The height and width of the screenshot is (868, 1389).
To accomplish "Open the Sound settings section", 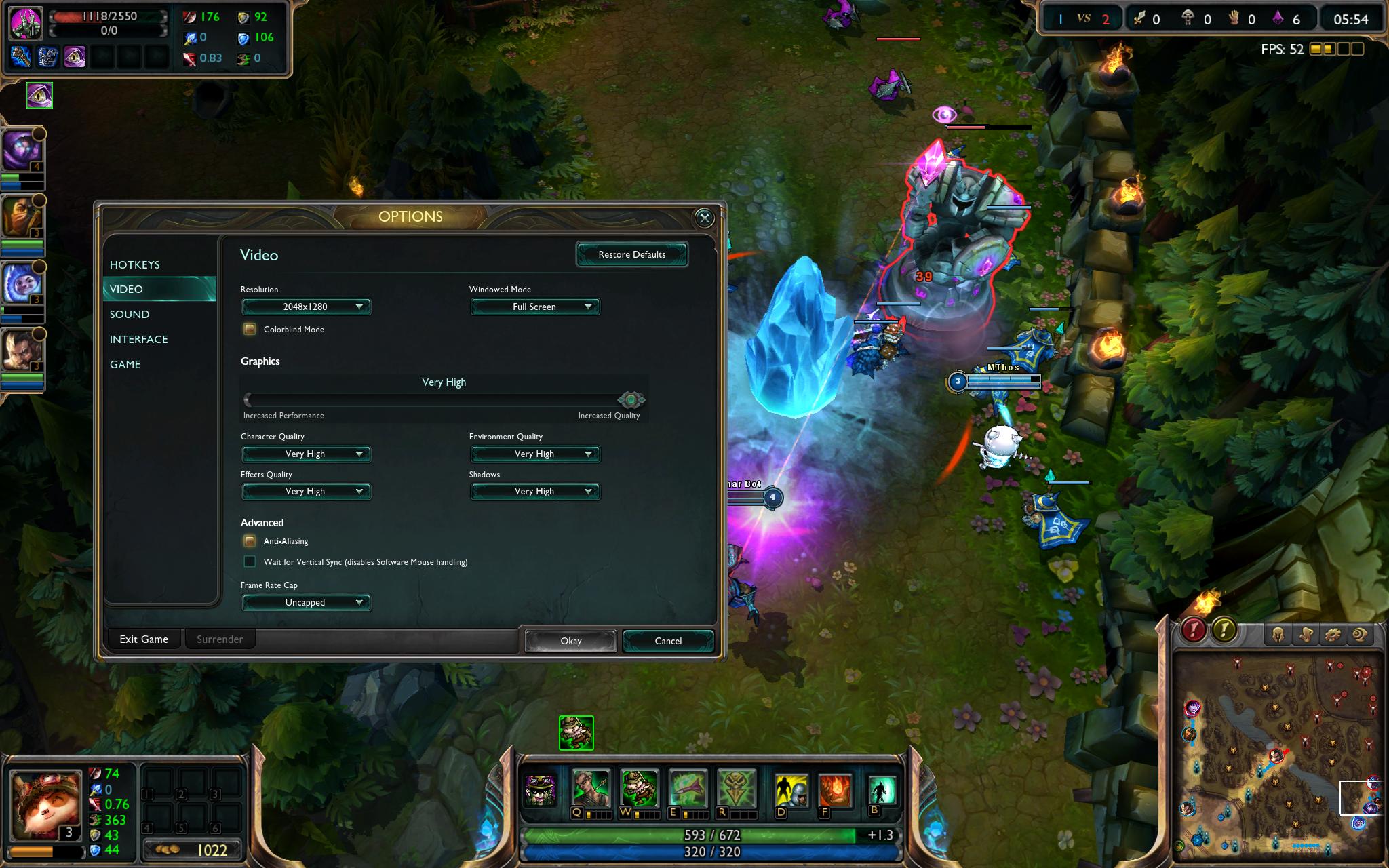I will click(x=130, y=314).
